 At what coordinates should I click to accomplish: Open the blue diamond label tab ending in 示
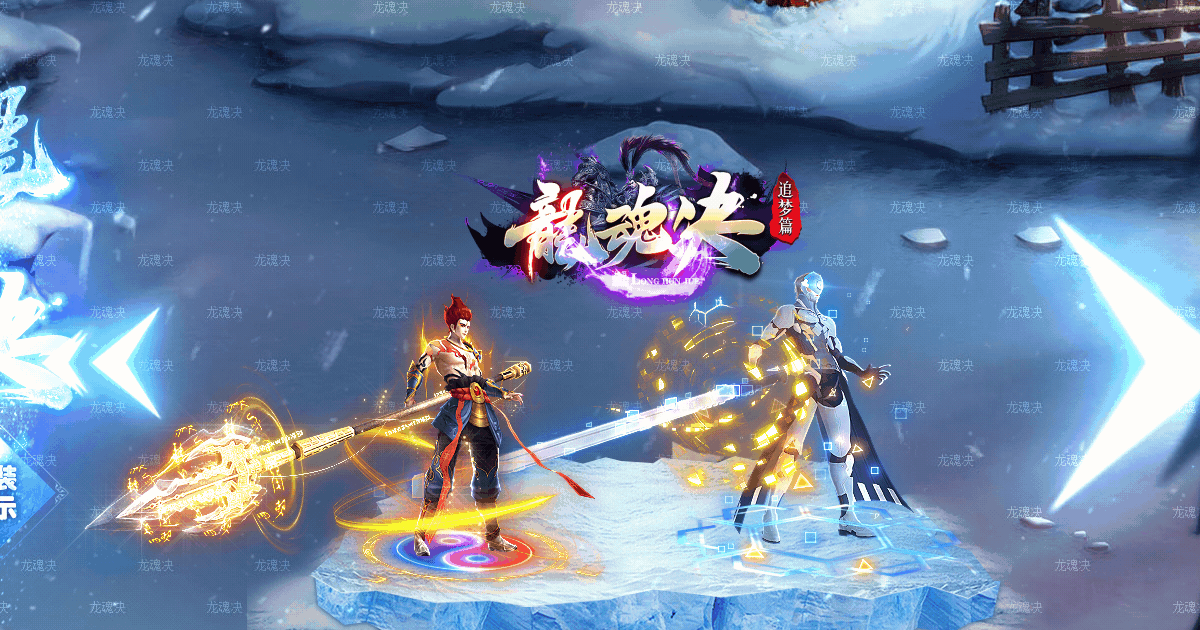(x=10, y=490)
